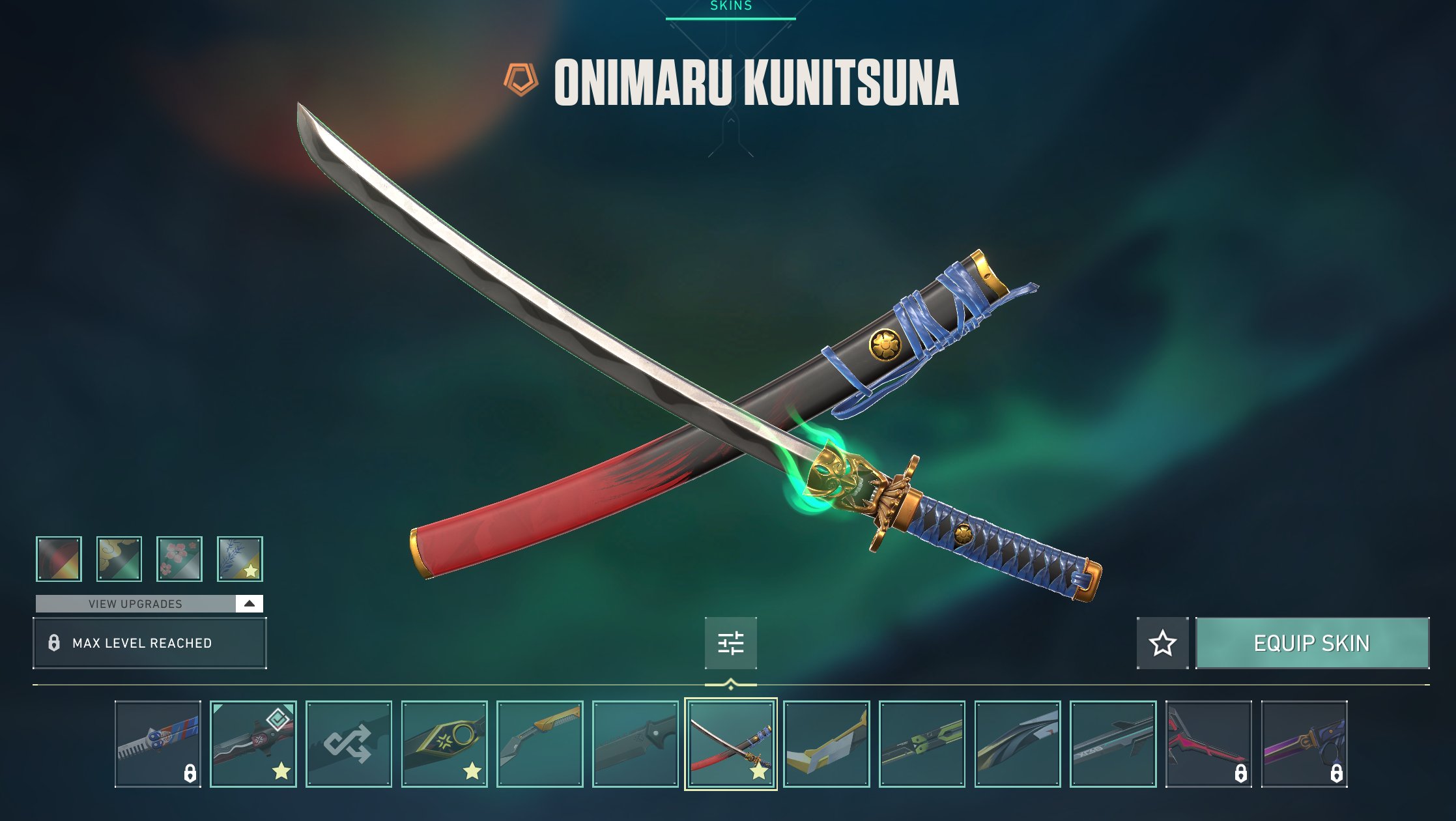The image size is (1456, 821).
Task: Select the locked red and black blade
Action: (1208, 743)
